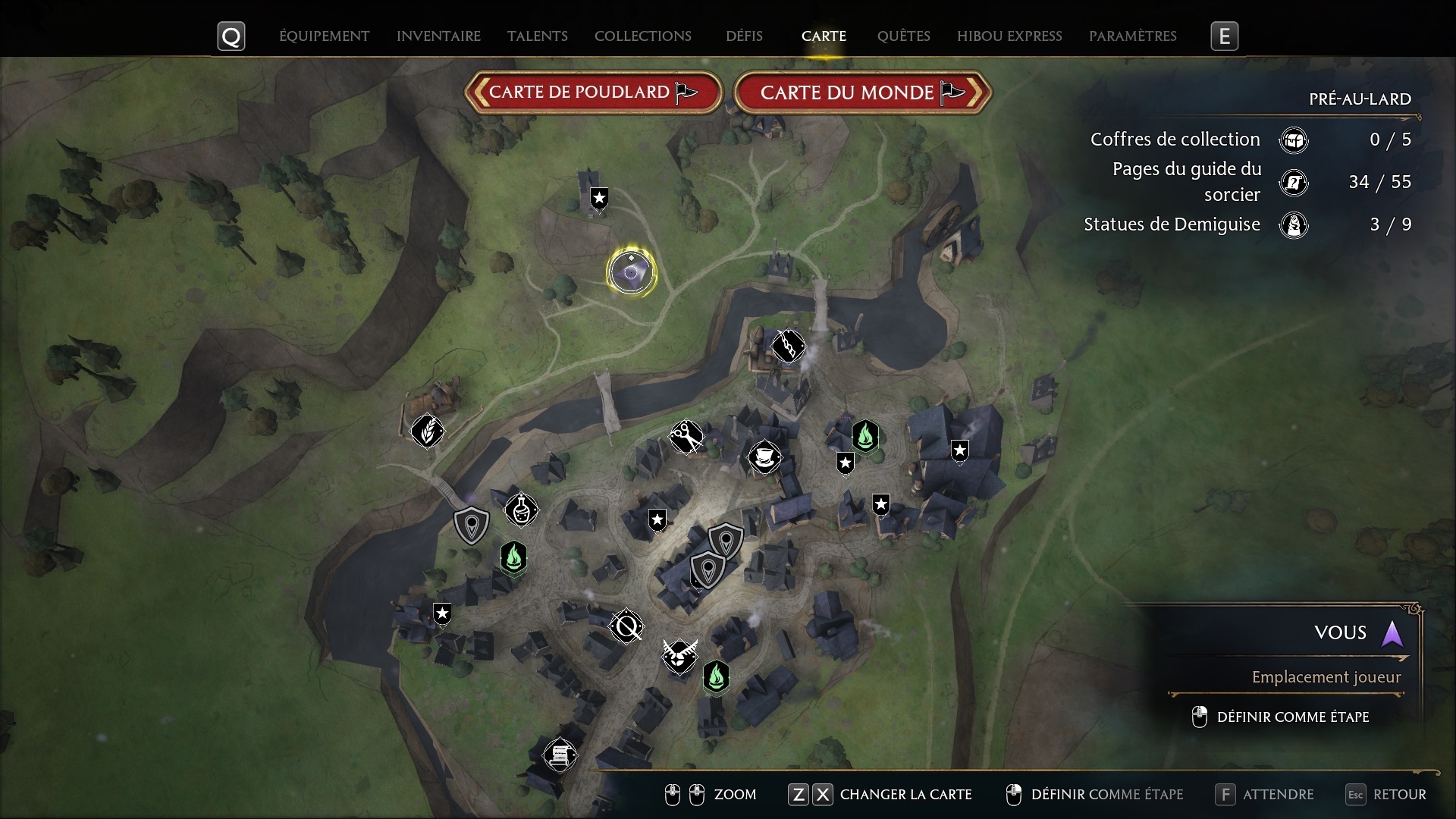The width and height of the screenshot is (1456, 819).
Task: Select the candy shop marker by the river
Action: [x=788, y=347]
